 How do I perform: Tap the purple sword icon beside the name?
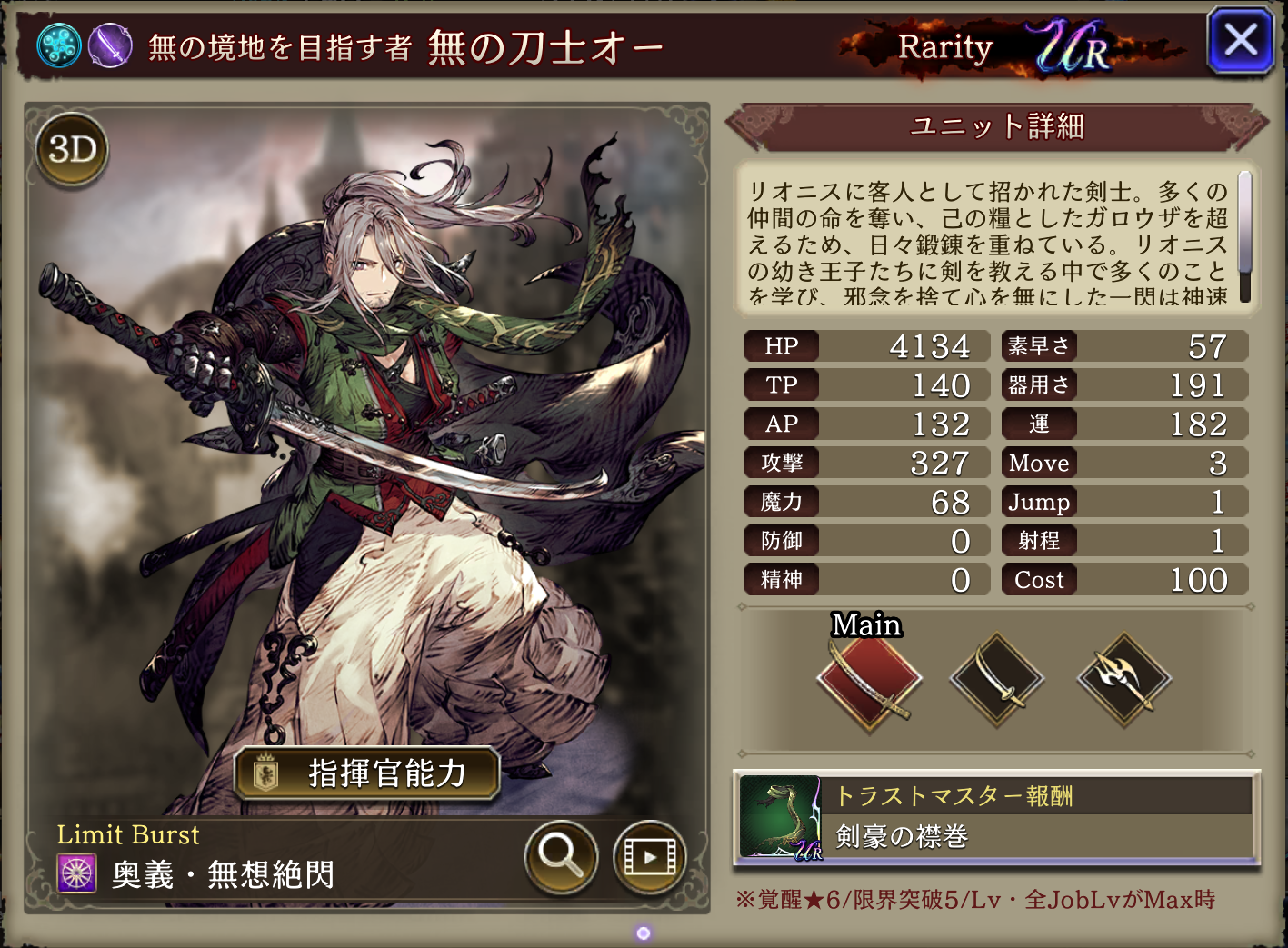[x=111, y=45]
